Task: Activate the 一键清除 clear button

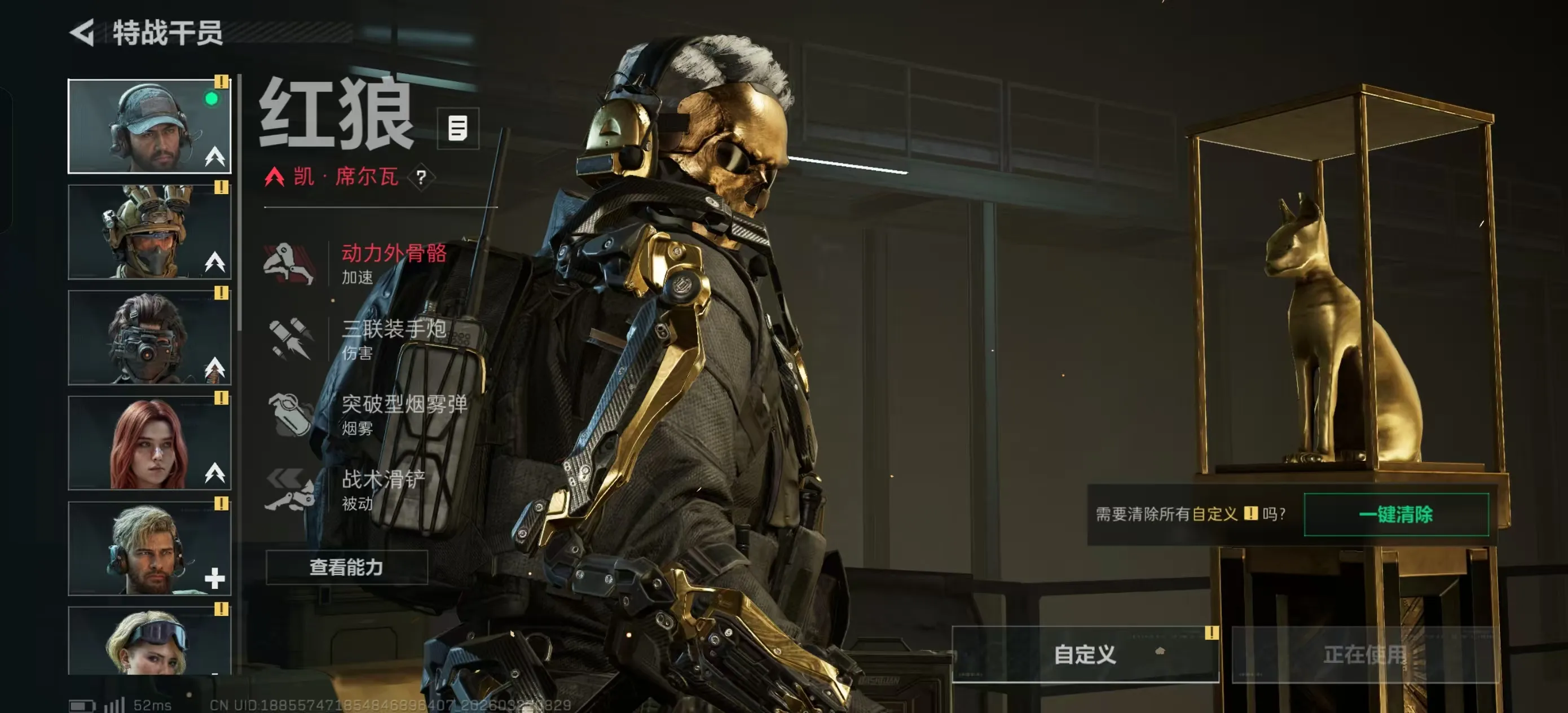Action: (x=1396, y=514)
